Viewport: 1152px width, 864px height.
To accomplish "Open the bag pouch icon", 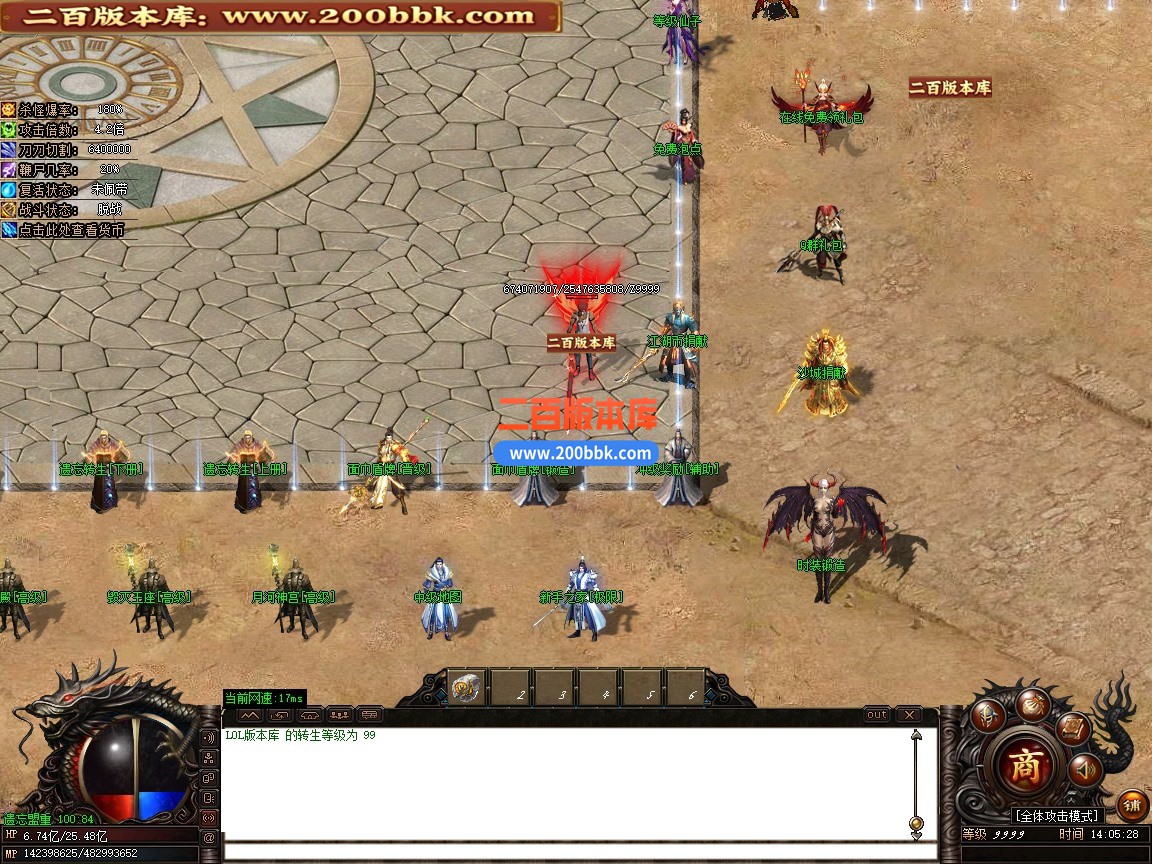I will pos(1033,704).
